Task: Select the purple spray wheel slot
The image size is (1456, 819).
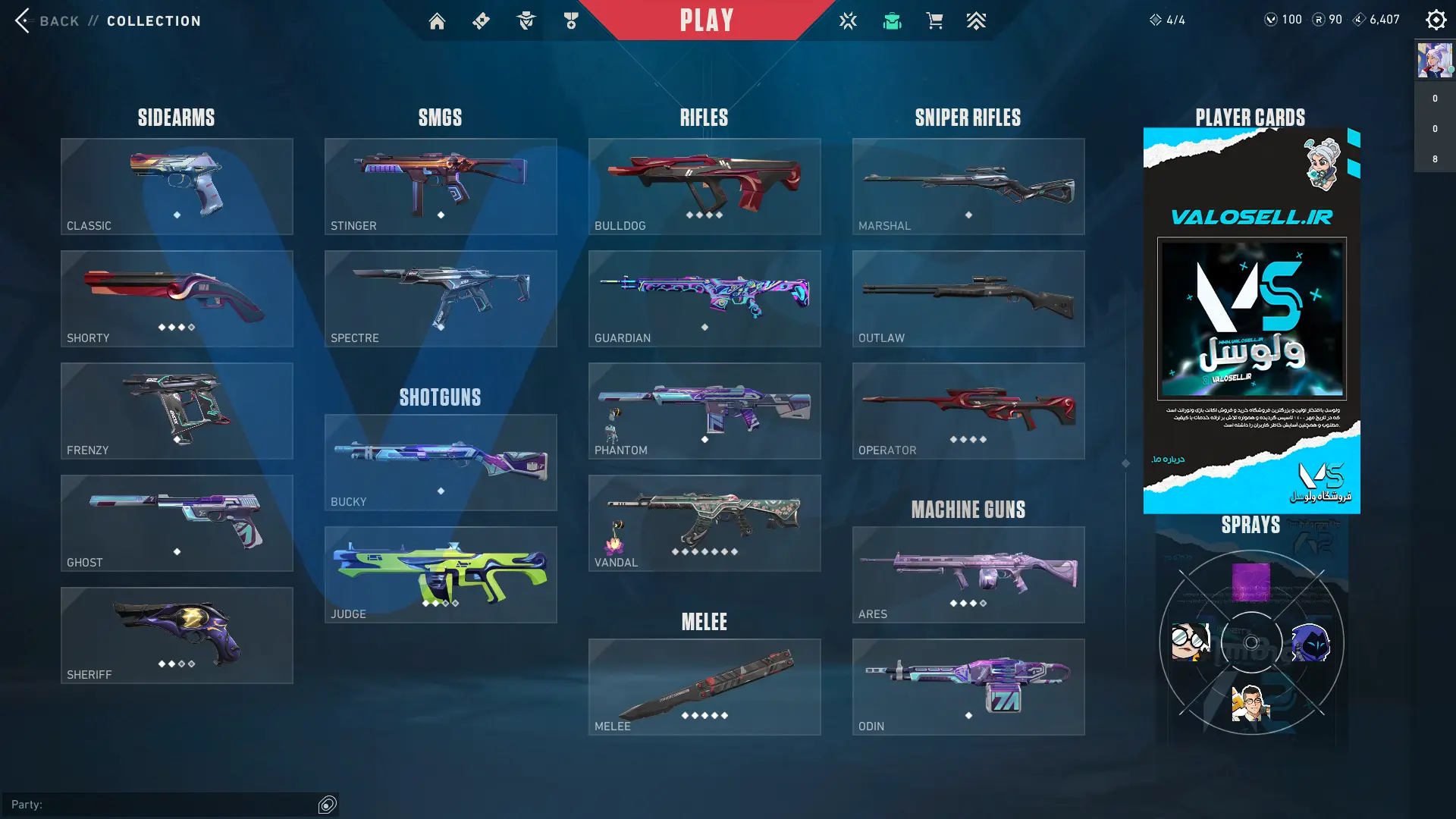Action: pos(1251,582)
